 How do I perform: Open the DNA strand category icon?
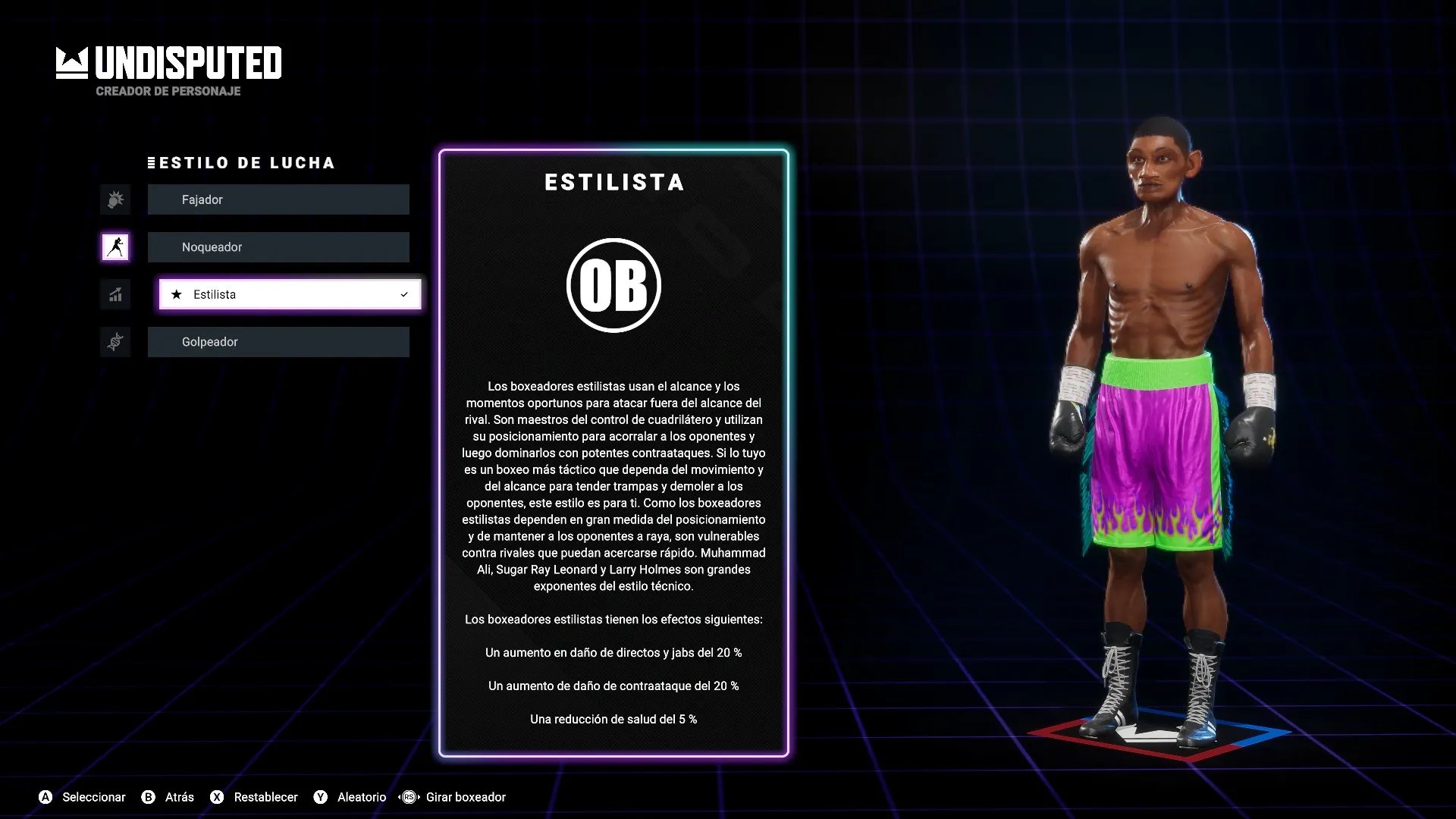click(115, 342)
